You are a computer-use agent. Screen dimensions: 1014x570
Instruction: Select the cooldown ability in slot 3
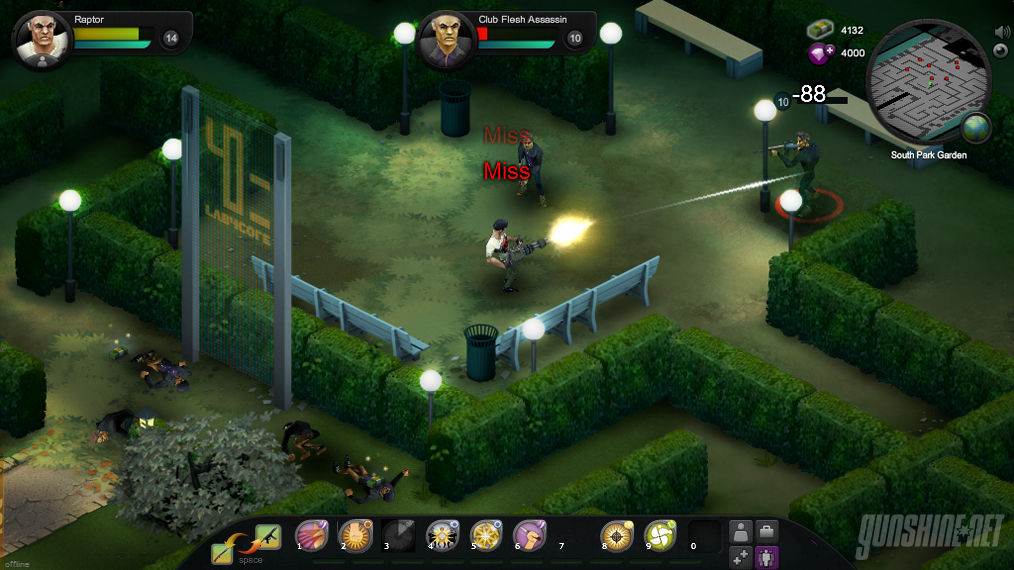tap(399, 536)
